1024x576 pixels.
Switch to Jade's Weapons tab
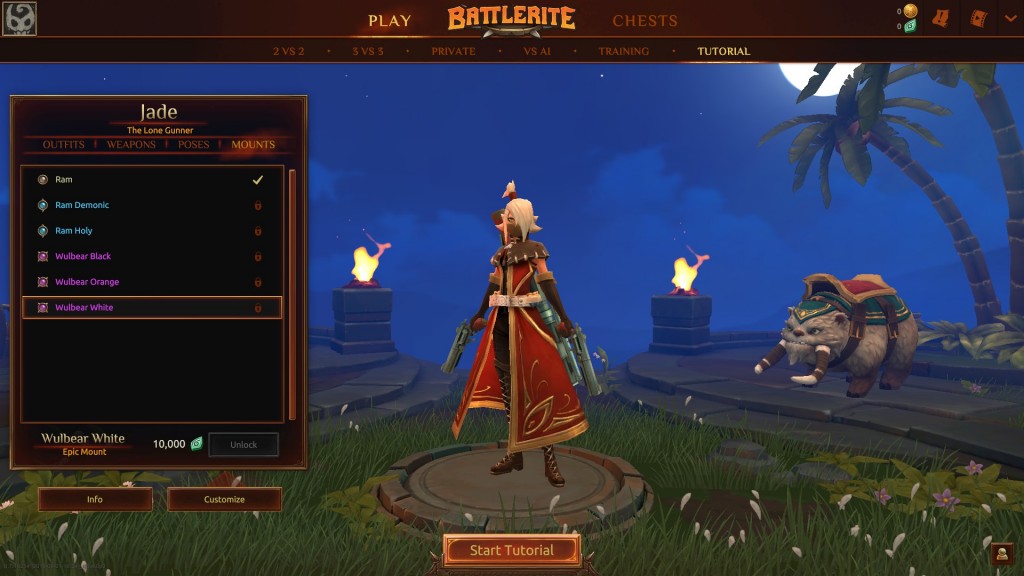tap(131, 145)
